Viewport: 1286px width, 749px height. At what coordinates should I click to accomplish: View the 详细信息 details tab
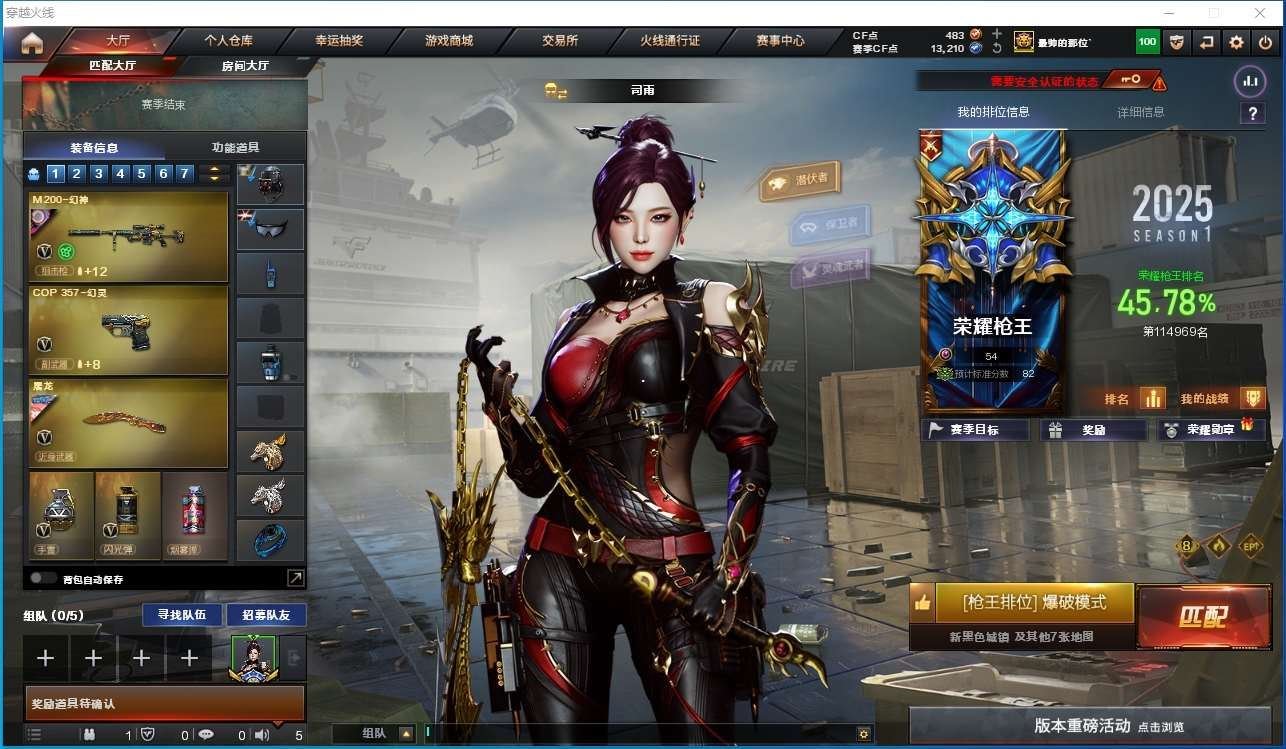click(x=1140, y=112)
